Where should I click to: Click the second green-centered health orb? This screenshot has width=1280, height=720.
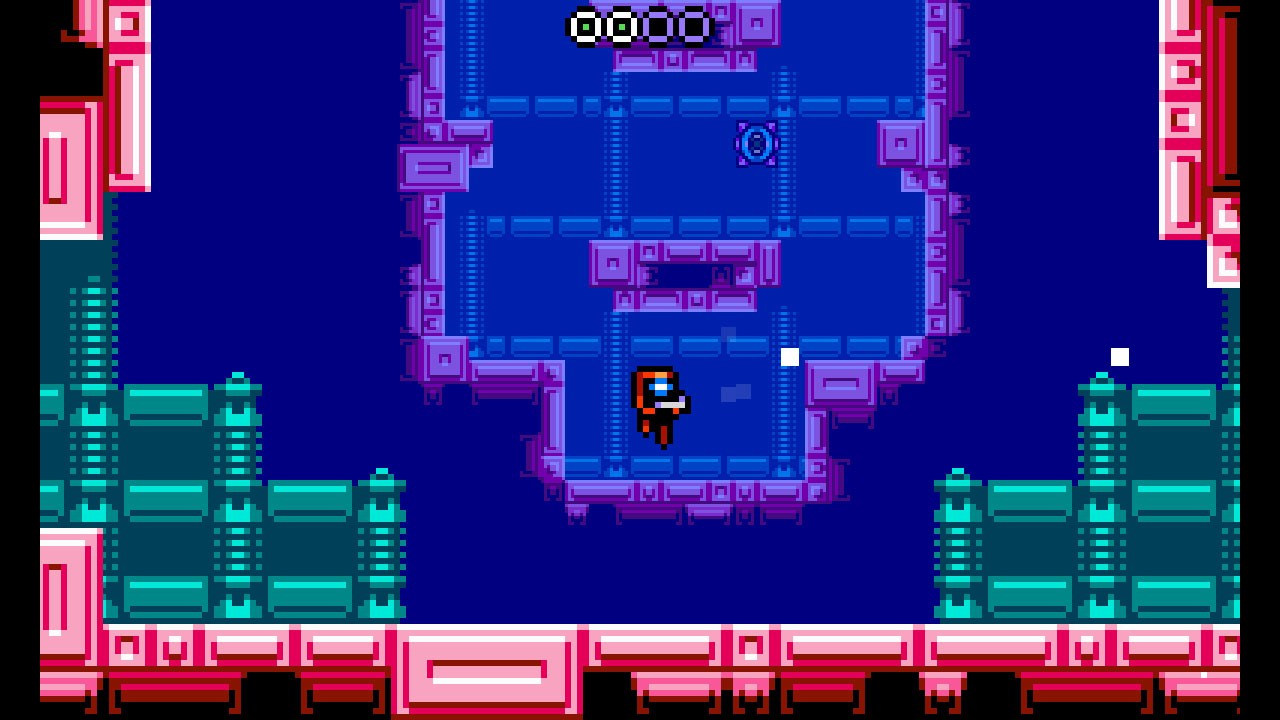tap(622, 27)
